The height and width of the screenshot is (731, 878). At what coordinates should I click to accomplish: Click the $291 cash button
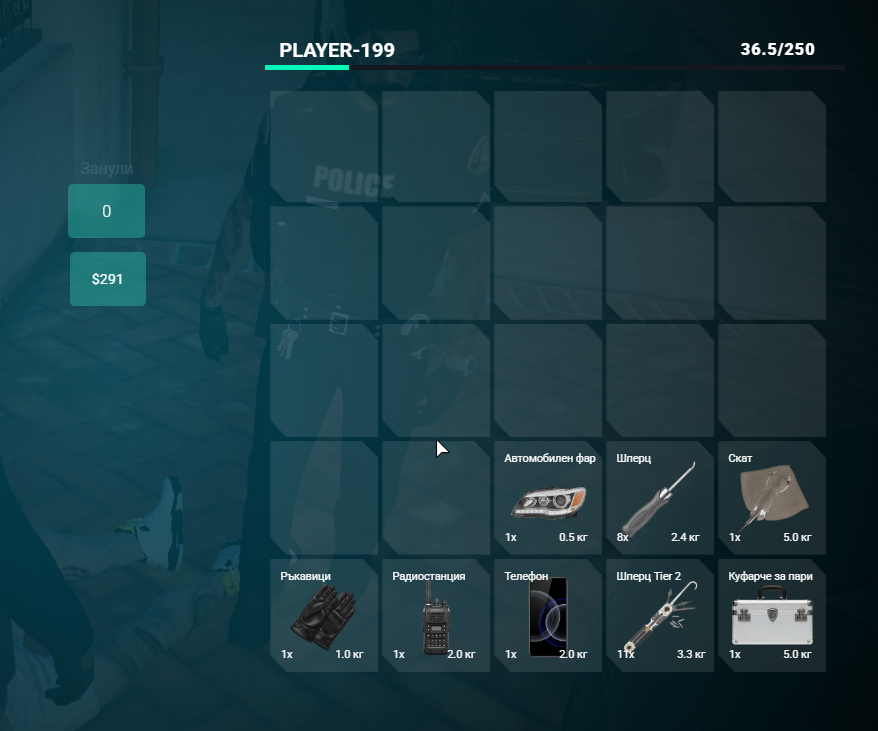[107, 279]
